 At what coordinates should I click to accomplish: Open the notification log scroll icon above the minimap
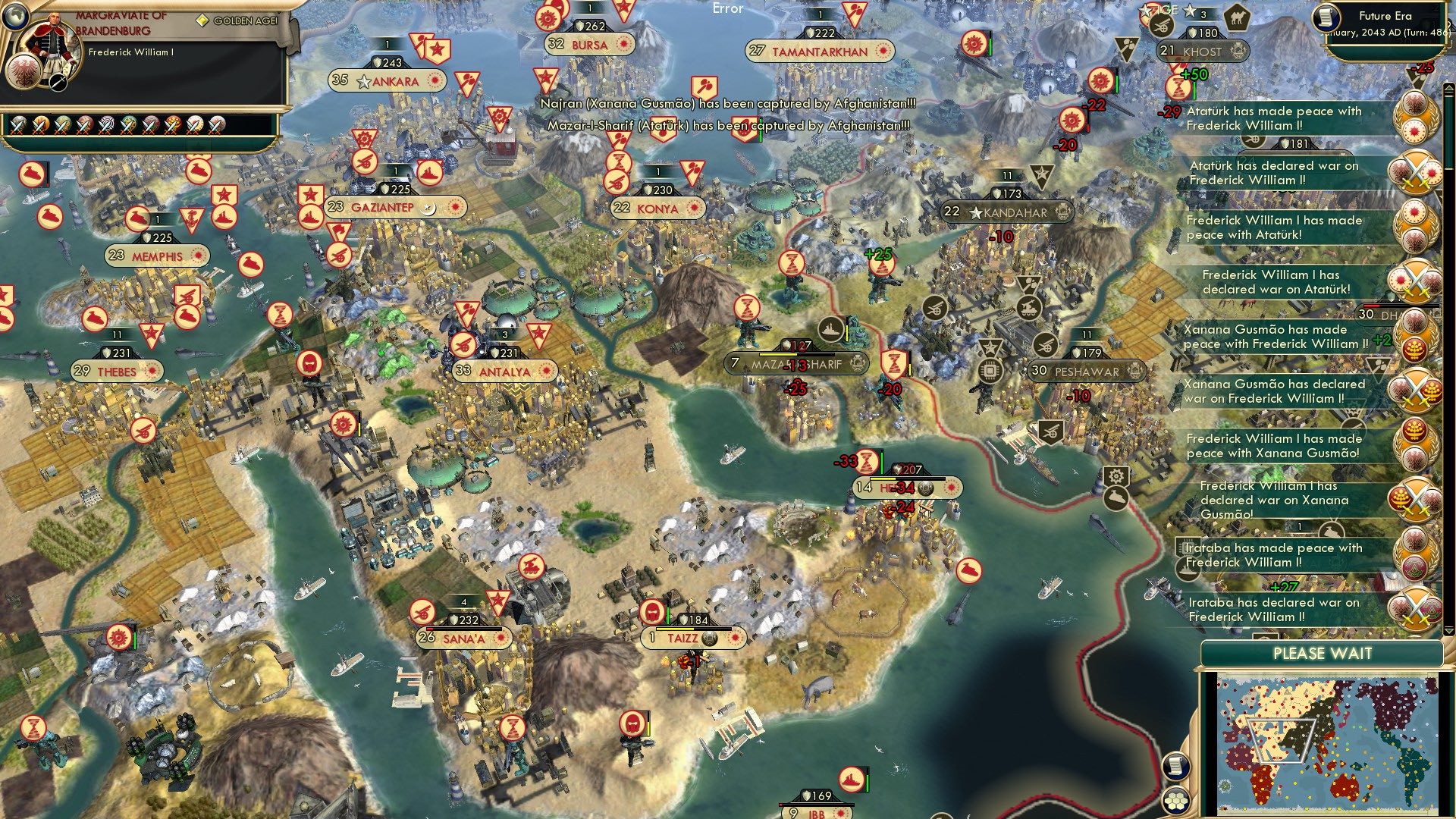point(1176,766)
